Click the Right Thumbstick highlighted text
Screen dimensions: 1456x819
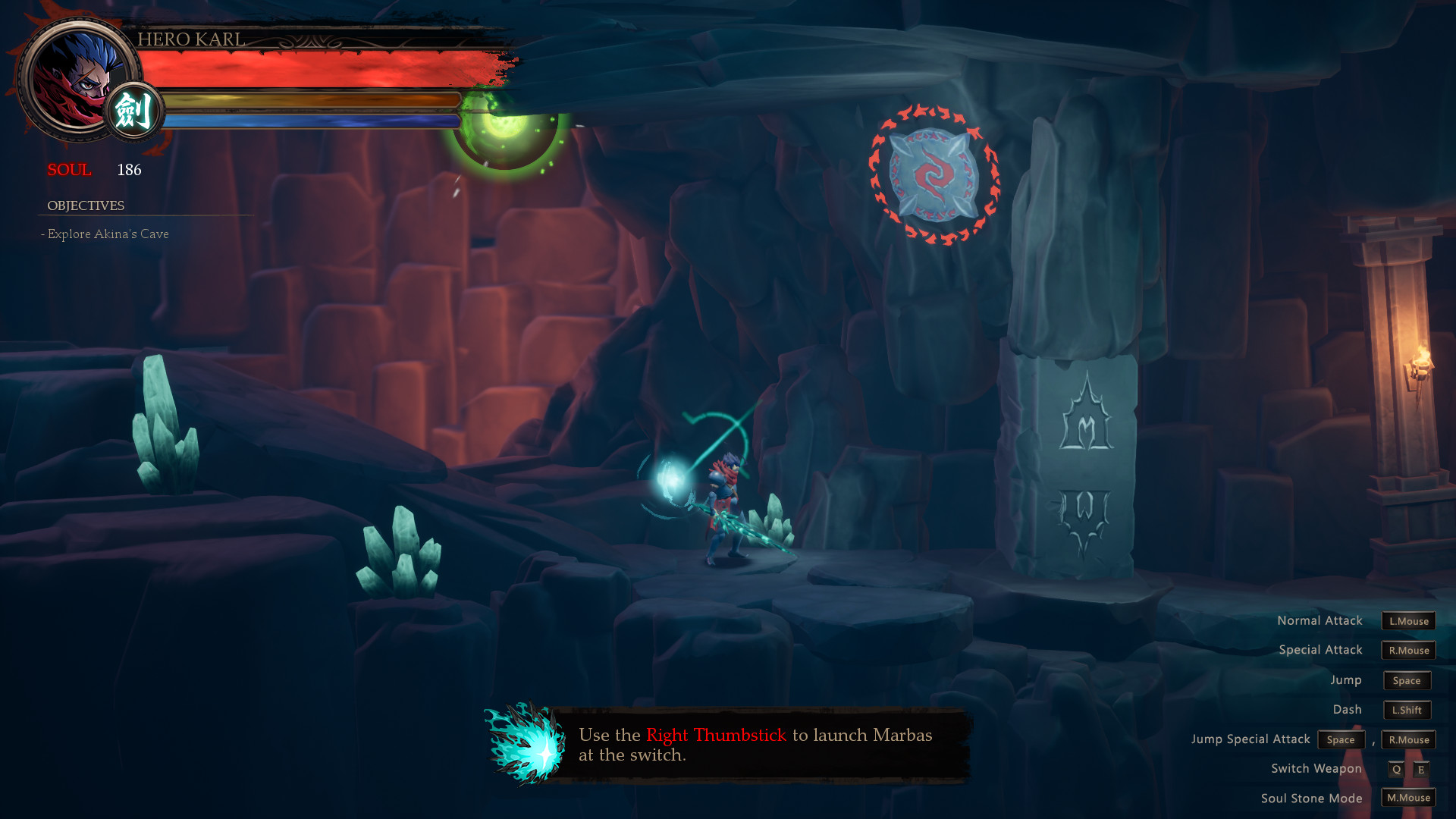tap(717, 735)
